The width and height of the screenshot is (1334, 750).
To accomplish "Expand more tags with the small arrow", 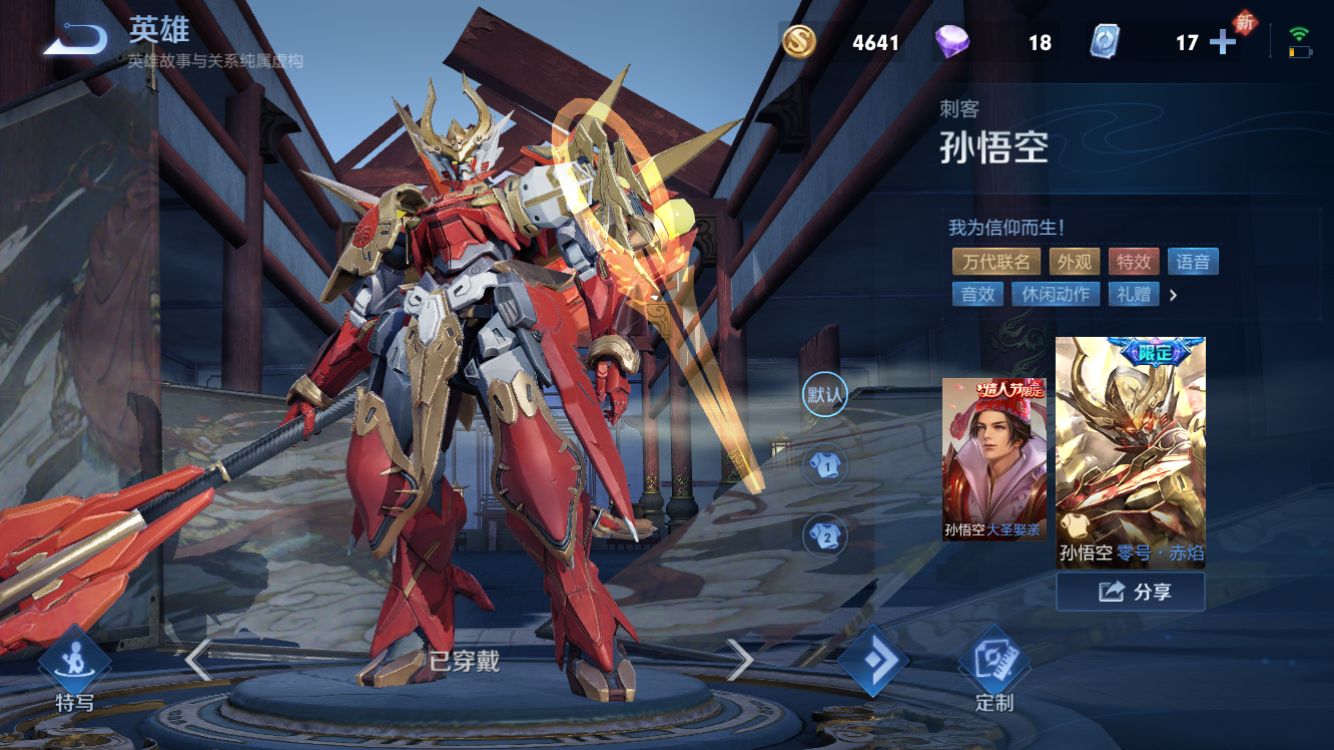I will pyautogui.click(x=1173, y=295).
